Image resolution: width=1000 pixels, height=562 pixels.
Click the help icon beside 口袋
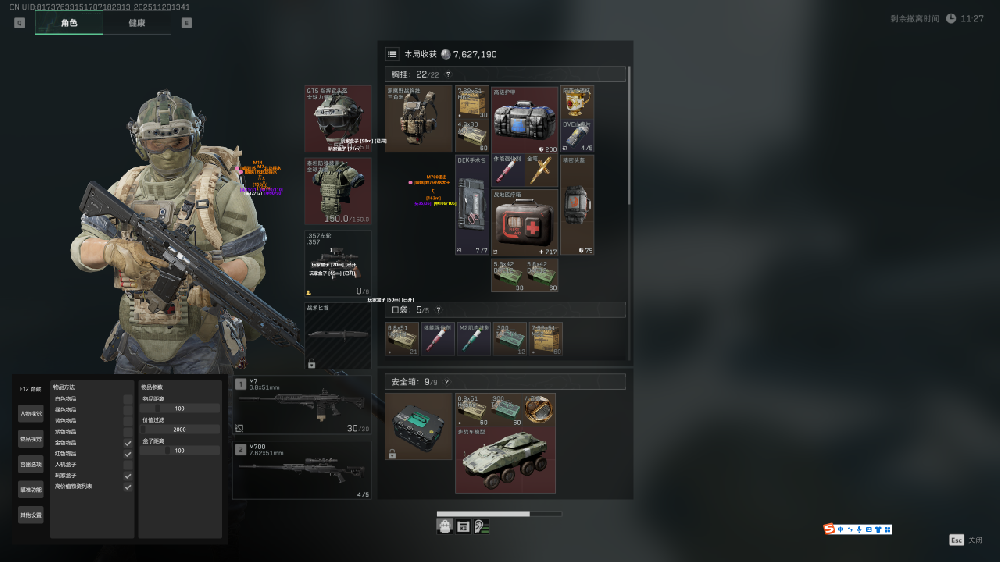click(x=438, y=310)
